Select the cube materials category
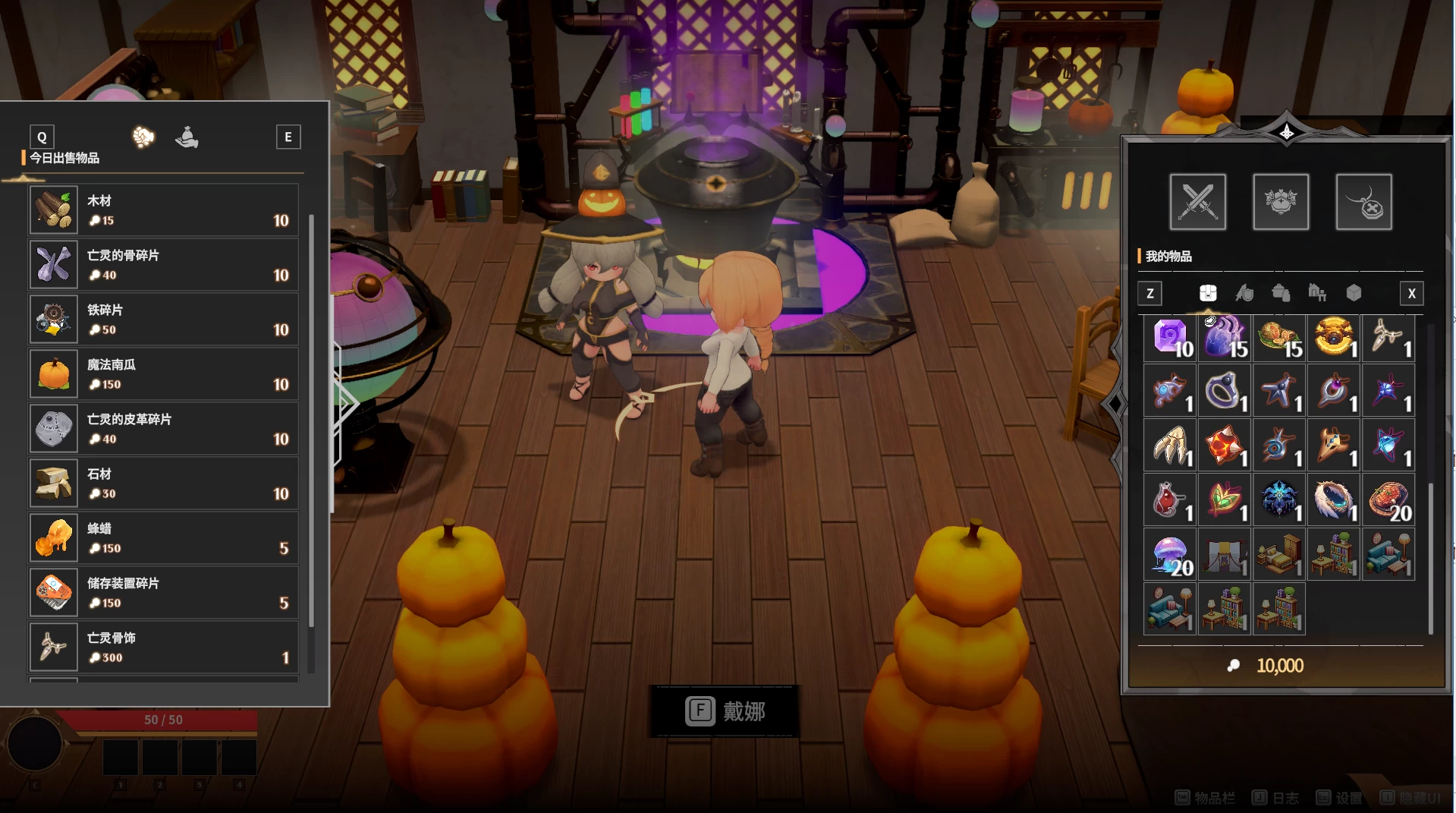The image size is (1456, 813). 1354,293
